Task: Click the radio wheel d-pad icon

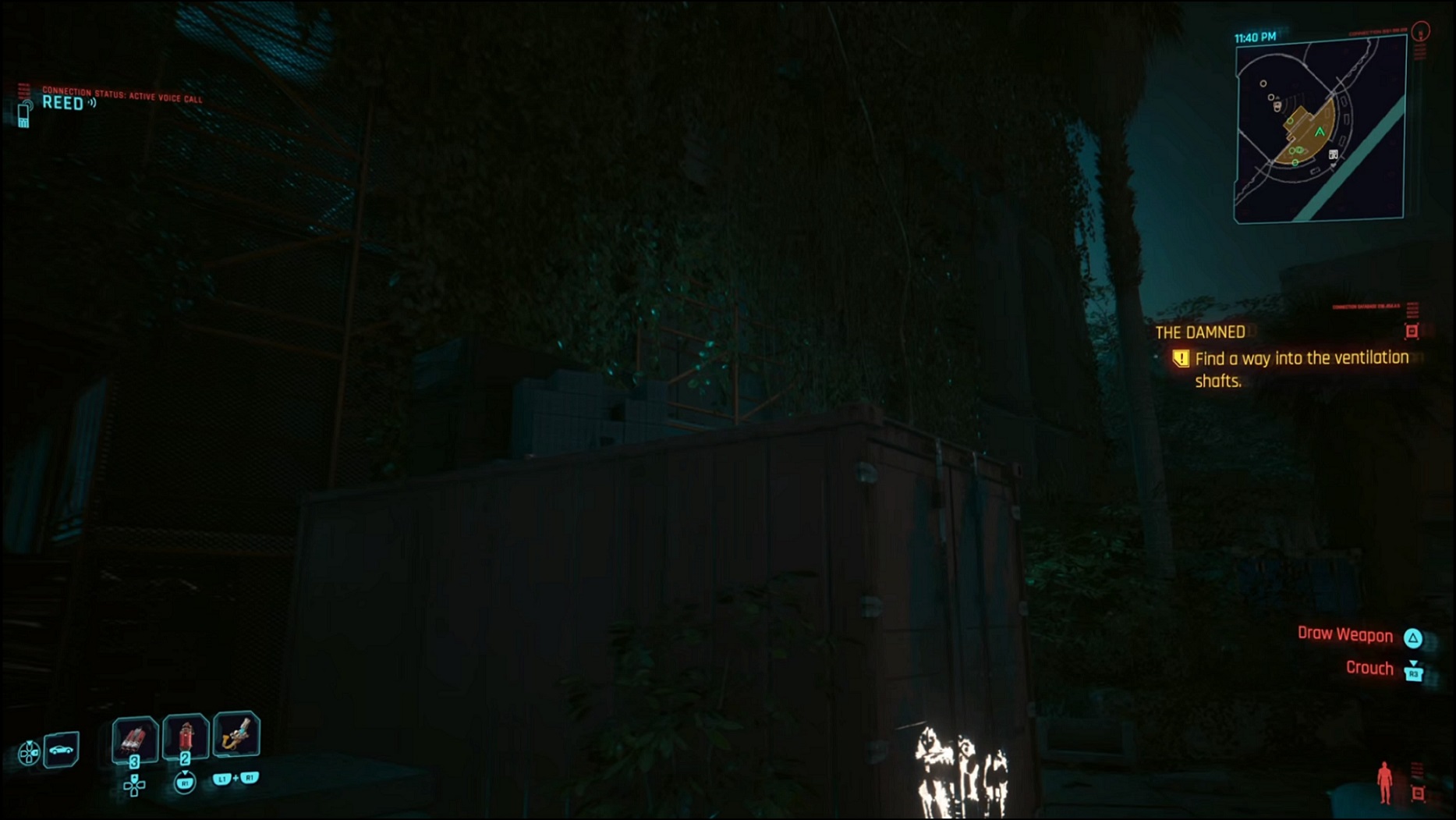Action: (x=29, y=751)
